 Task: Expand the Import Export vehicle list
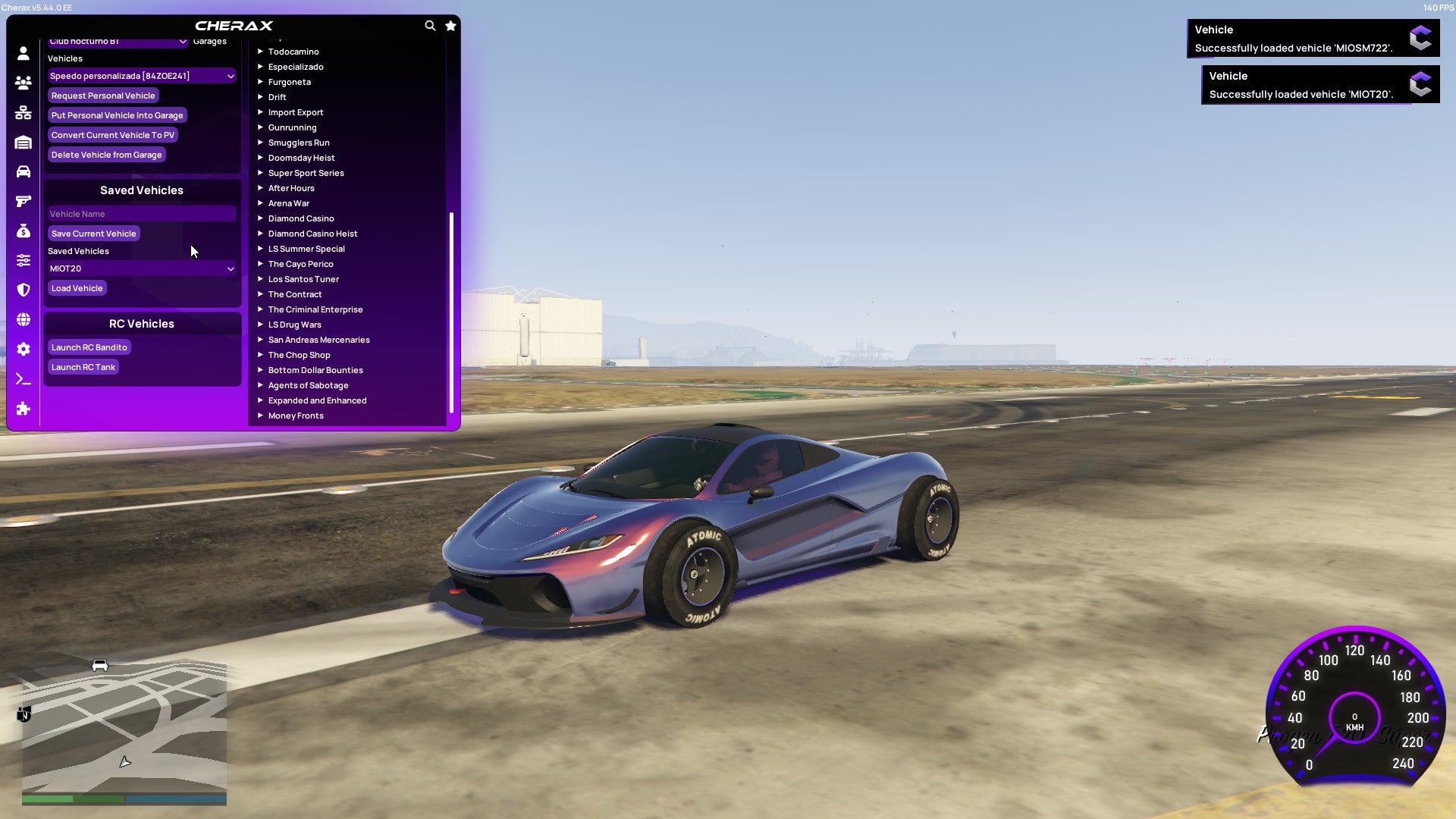pos(297,112)
